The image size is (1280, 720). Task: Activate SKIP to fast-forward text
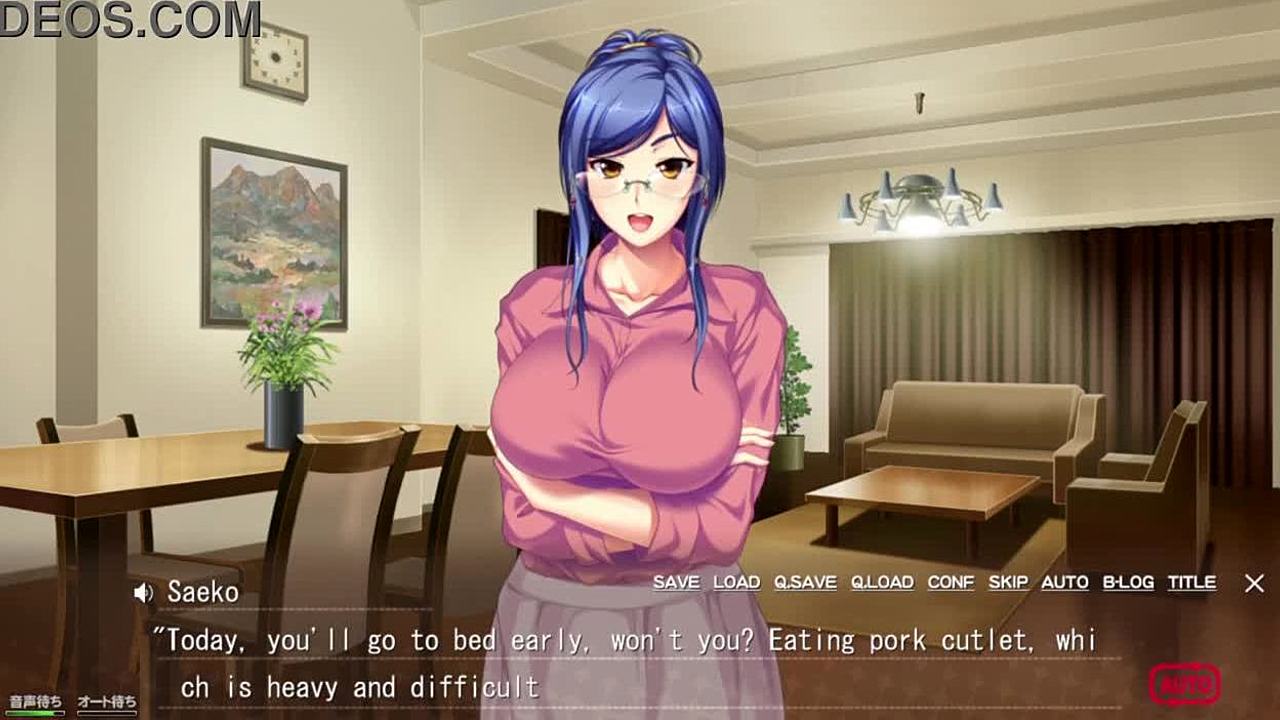1008,582
